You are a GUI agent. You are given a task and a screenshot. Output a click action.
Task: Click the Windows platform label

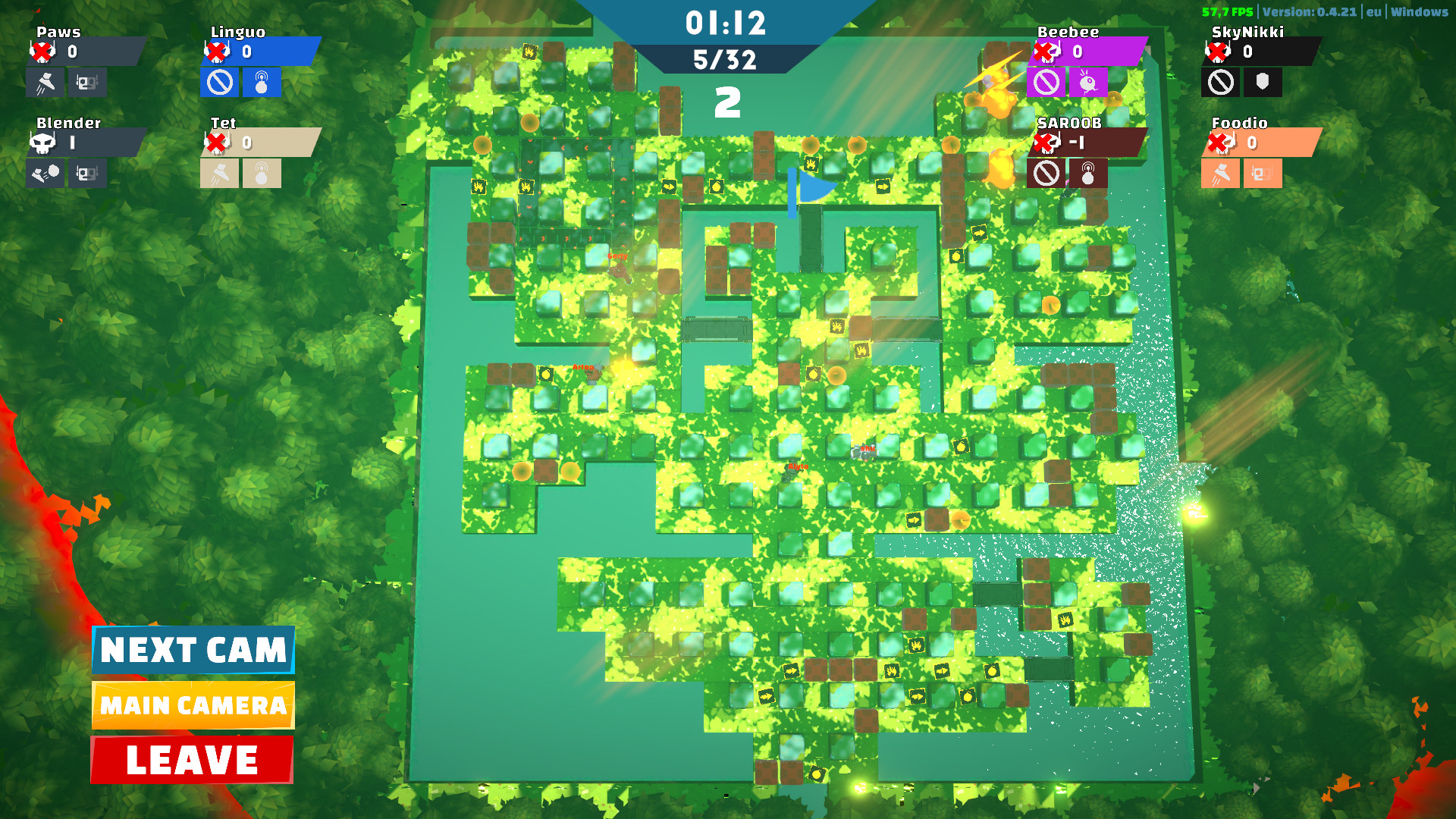pyautogui.click(x=1421, y=12)
